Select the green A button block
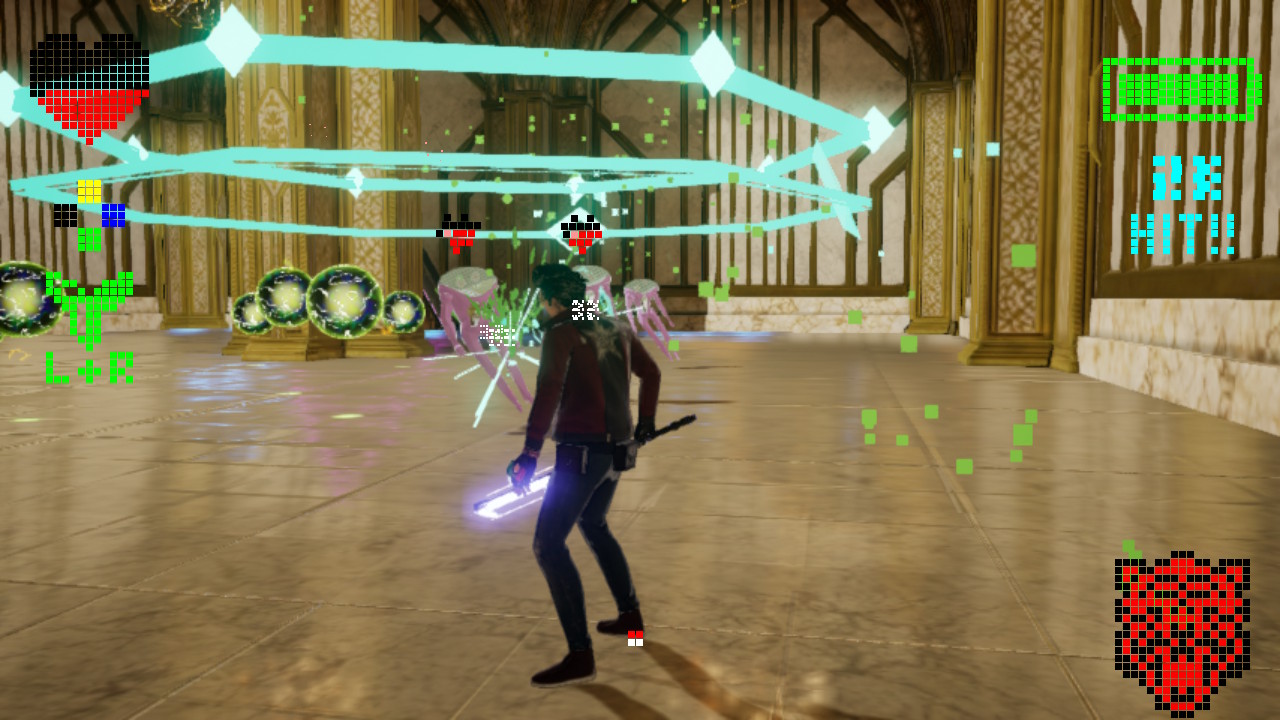 pyautogui.click(x=88, y=240)
